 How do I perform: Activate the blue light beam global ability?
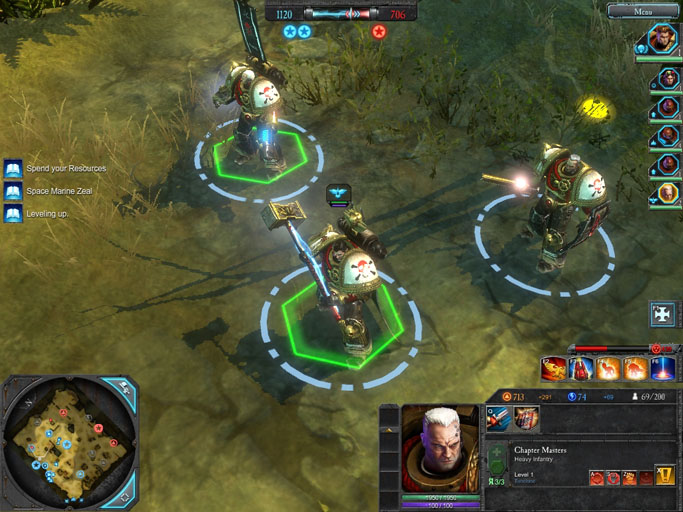point(664,369)
